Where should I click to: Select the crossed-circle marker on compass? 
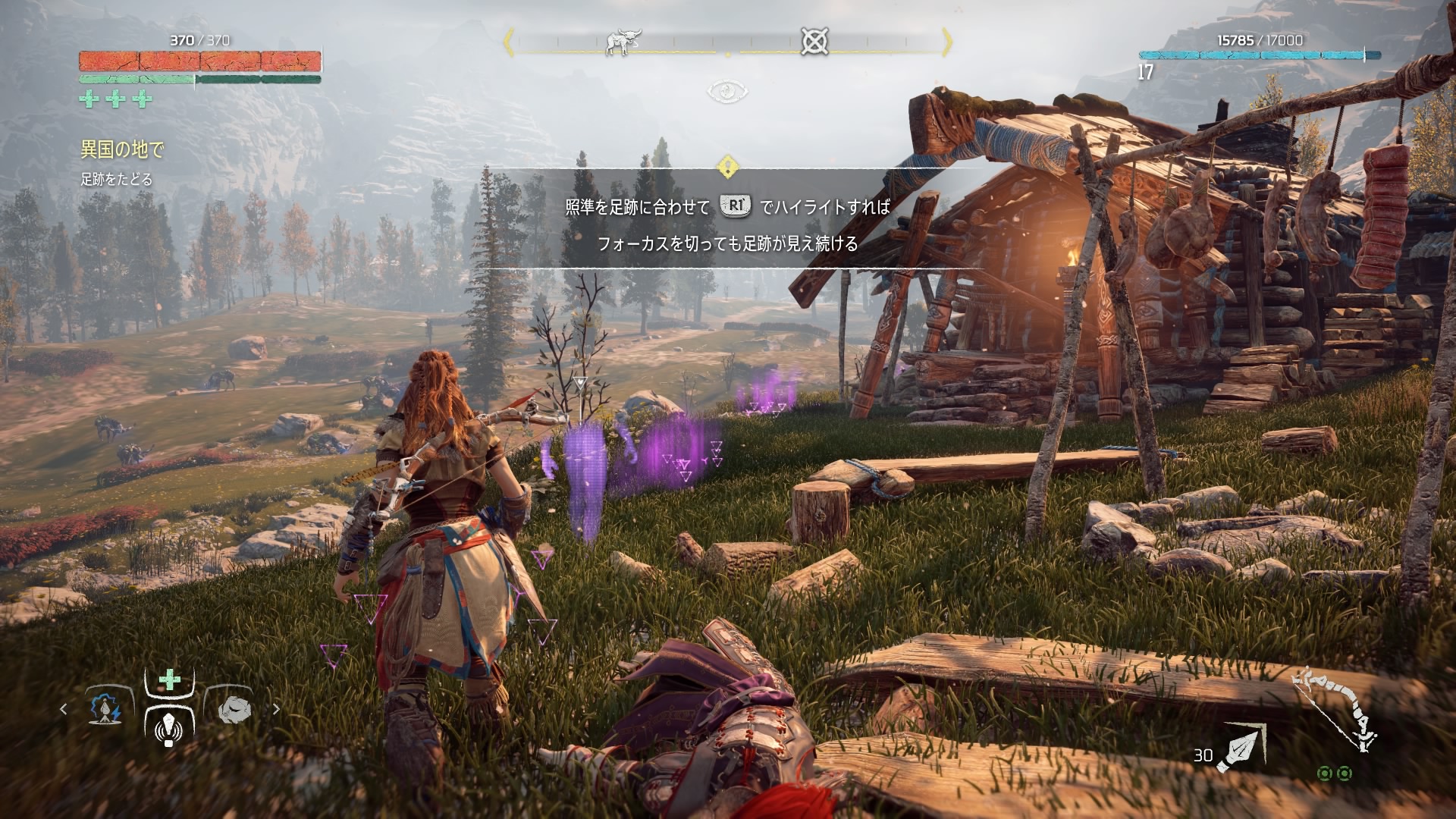814,41
